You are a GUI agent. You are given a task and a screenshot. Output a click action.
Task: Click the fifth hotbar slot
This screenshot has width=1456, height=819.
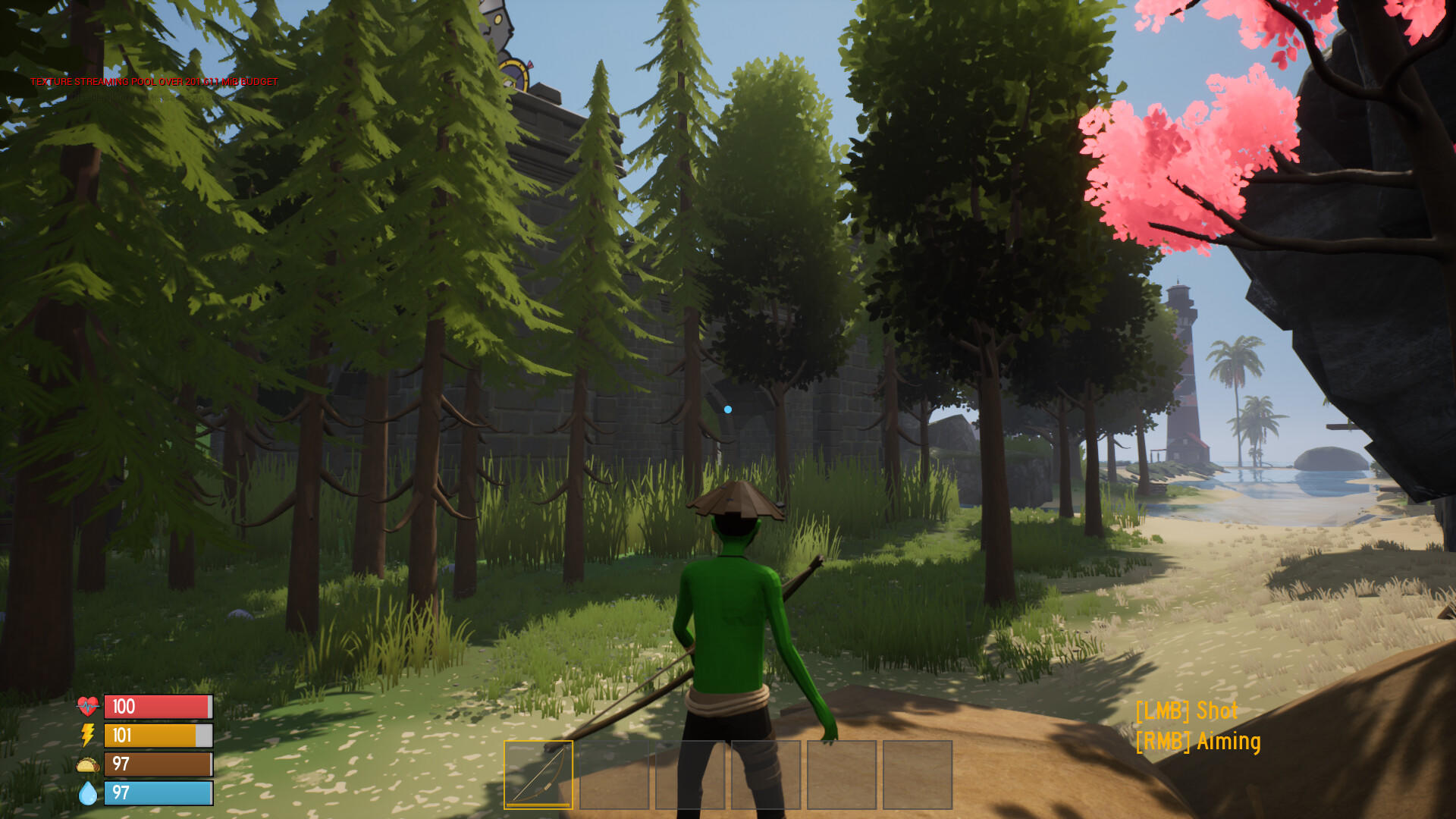point(841,775)
